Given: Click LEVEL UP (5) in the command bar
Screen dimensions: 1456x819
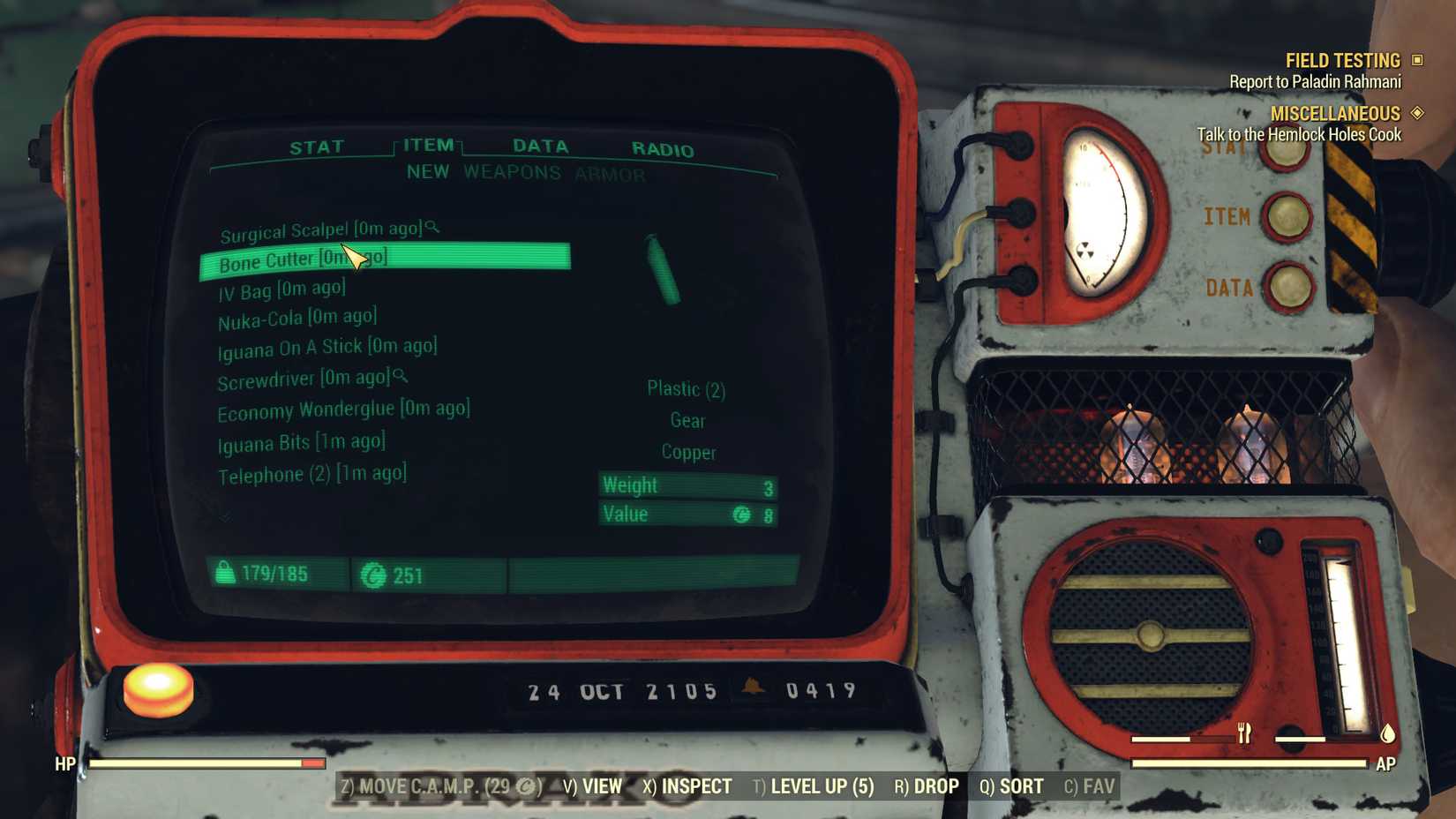Looking at the screenshot, I should click(x=821, y=785).
